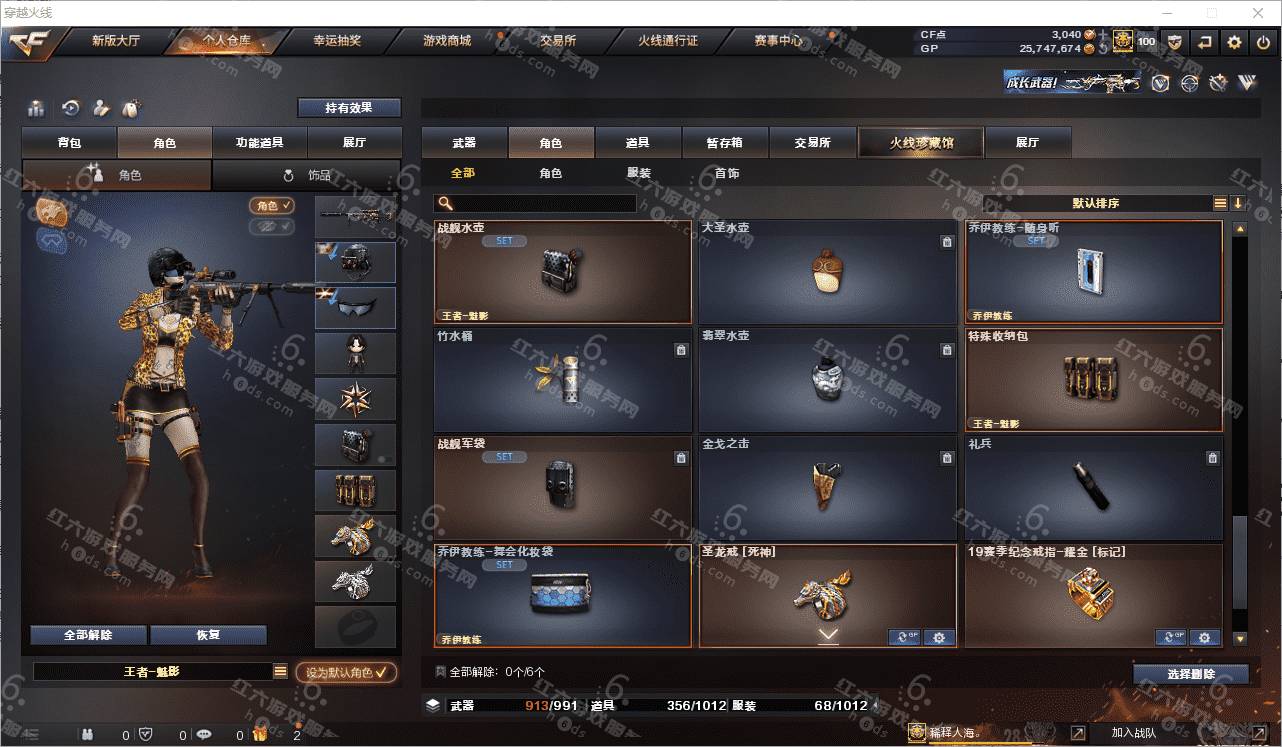
Task: Click 全部解除 to unequip everything
Action: coord(88,635)
